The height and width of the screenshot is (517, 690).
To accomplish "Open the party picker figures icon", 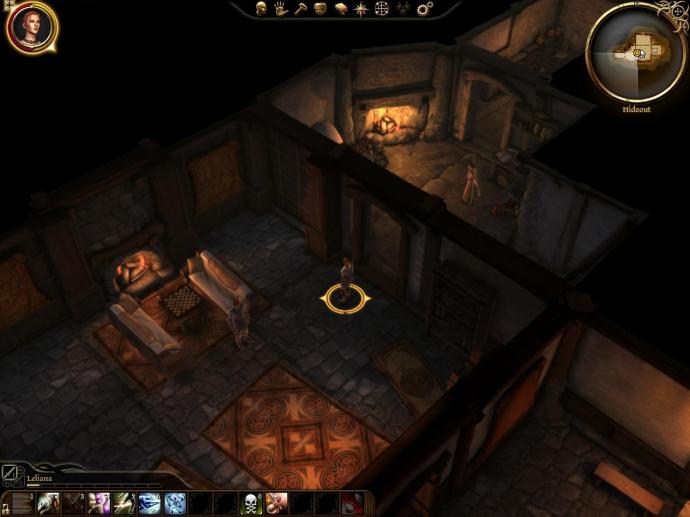I will [x=402, y=9].
